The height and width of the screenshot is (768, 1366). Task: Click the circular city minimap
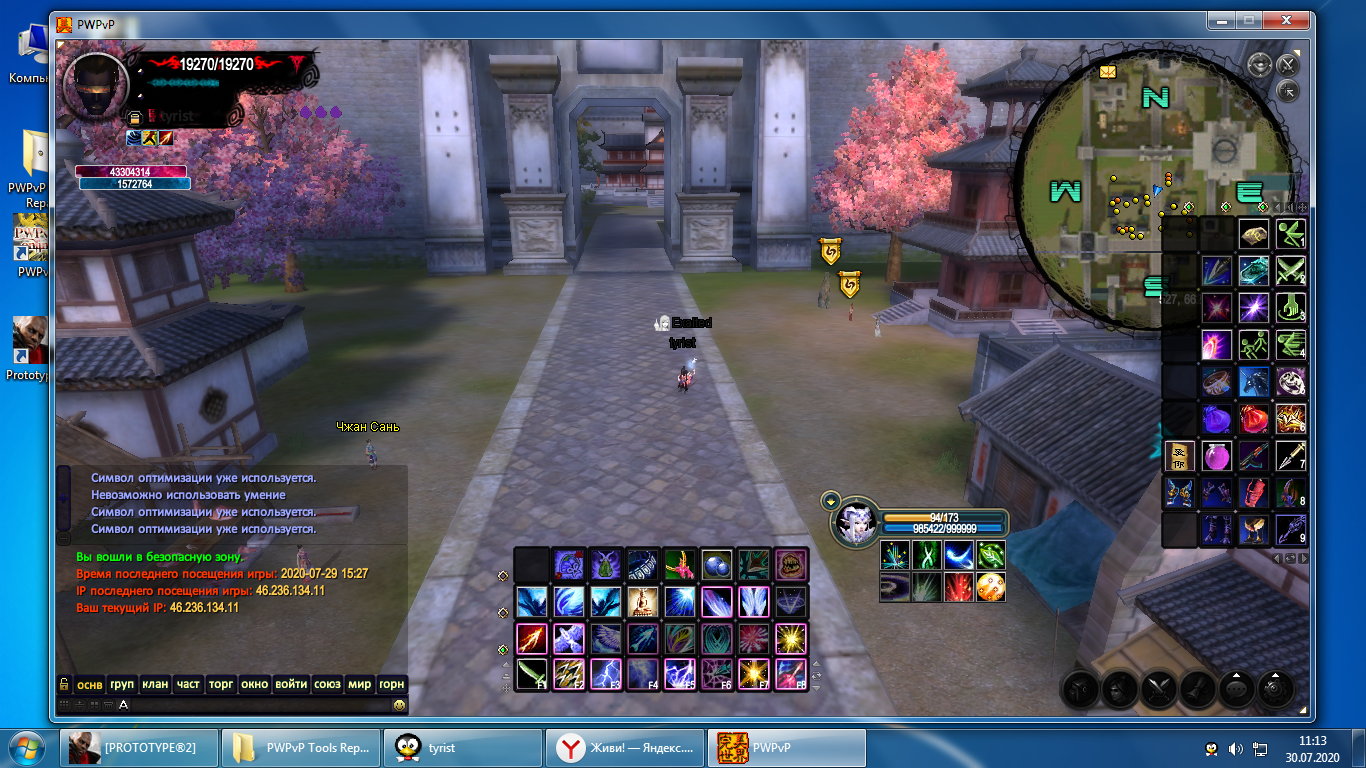coord(1150,180)
